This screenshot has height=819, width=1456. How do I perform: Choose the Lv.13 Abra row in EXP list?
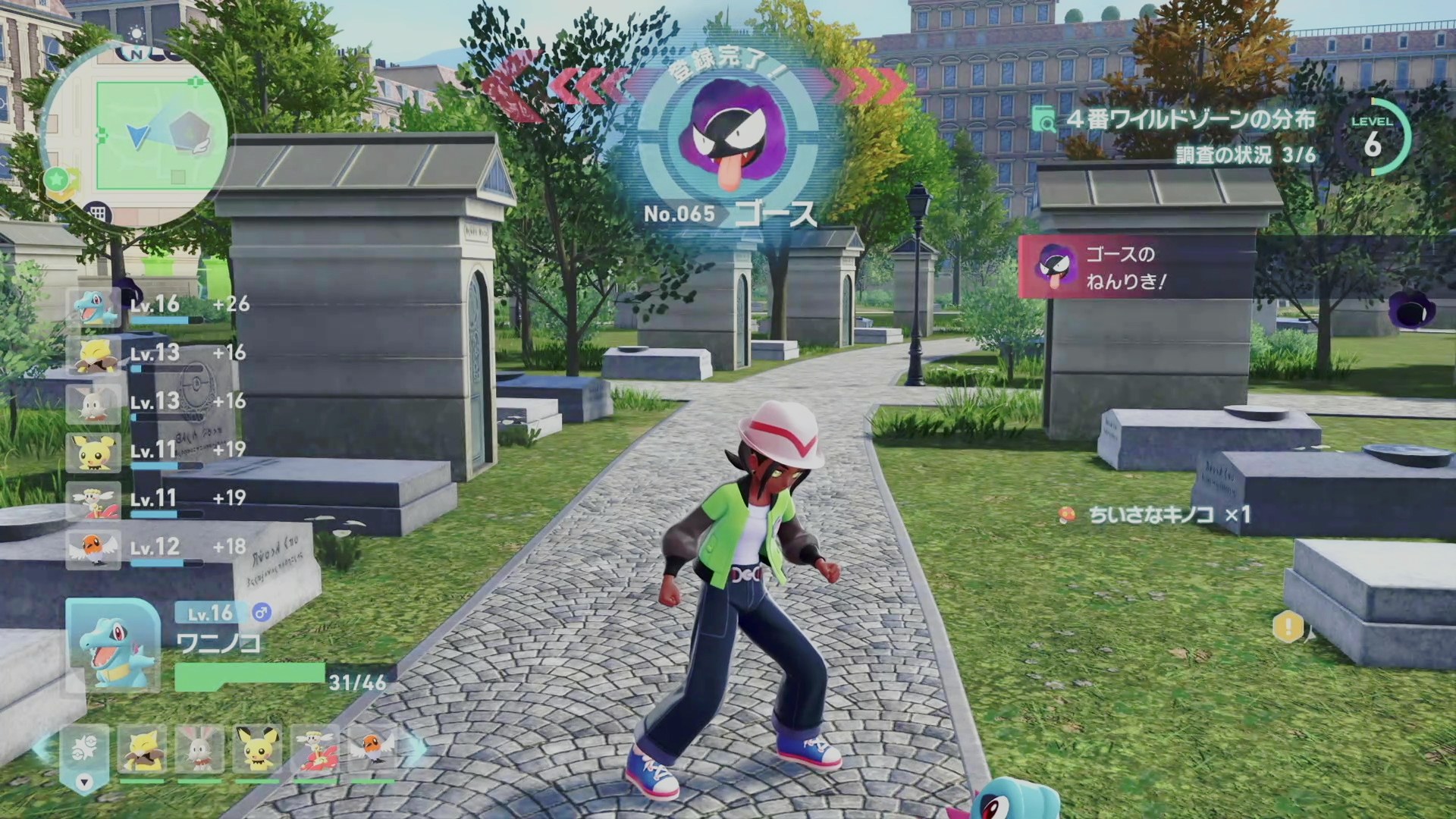[155, 355]
